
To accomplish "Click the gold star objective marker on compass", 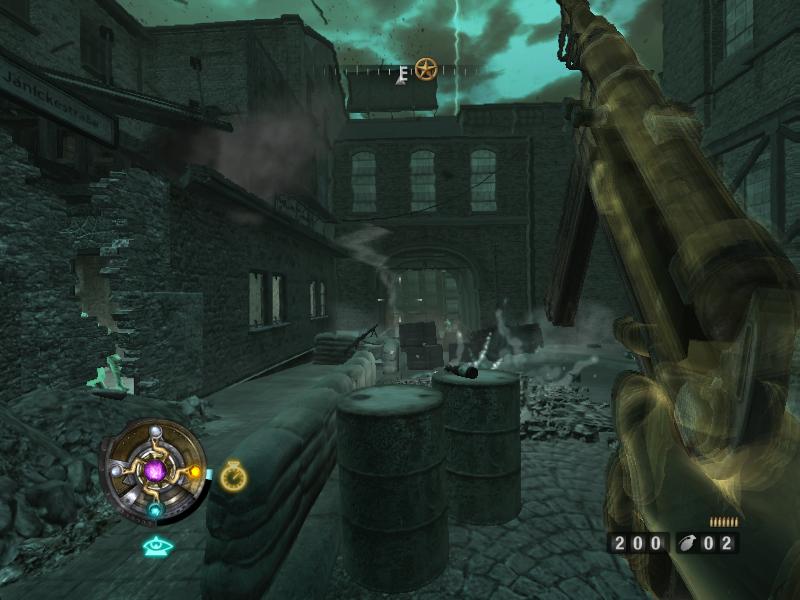I will pos(426,69).
